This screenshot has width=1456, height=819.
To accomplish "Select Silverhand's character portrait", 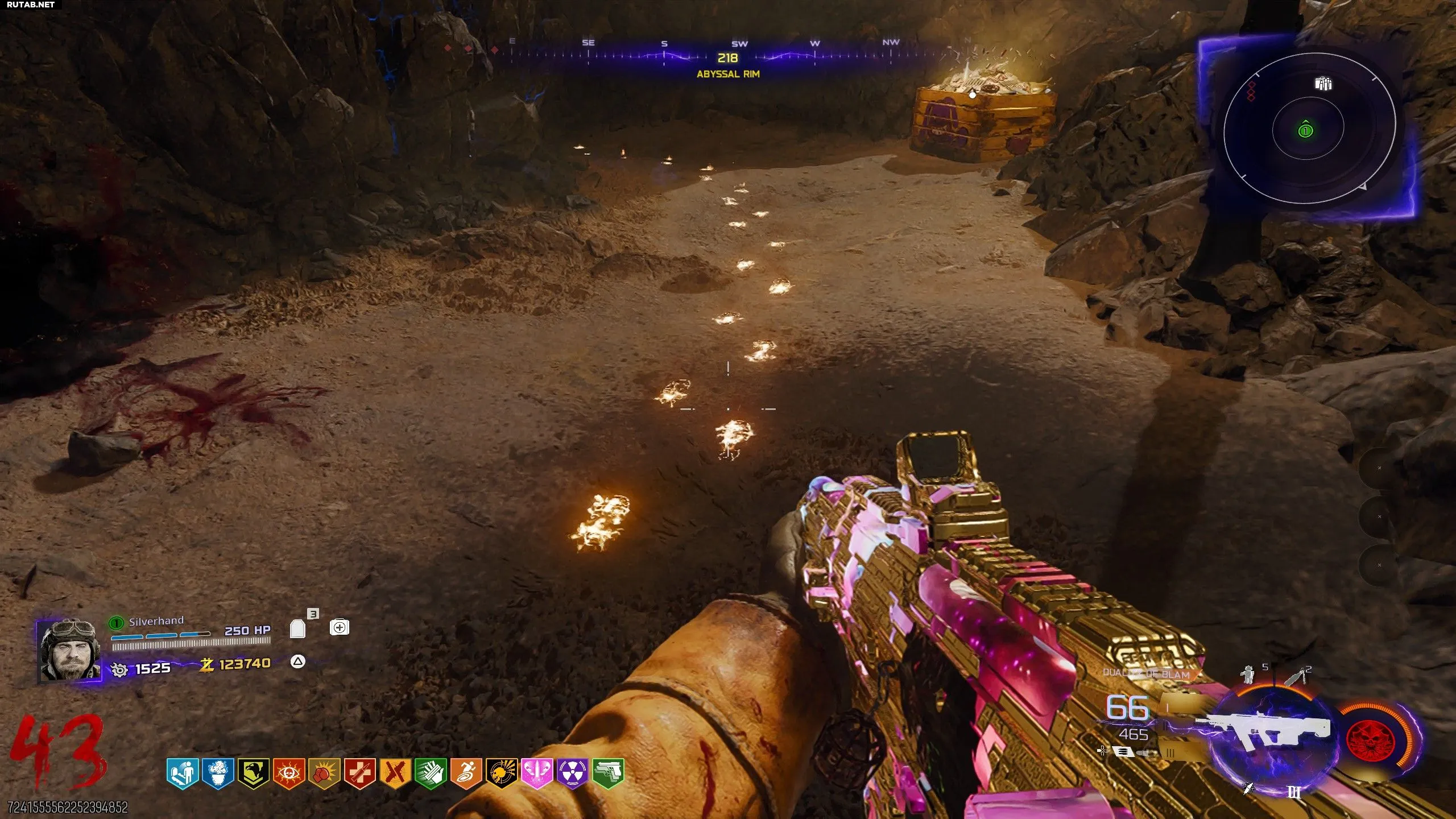I will coord(71,650).
